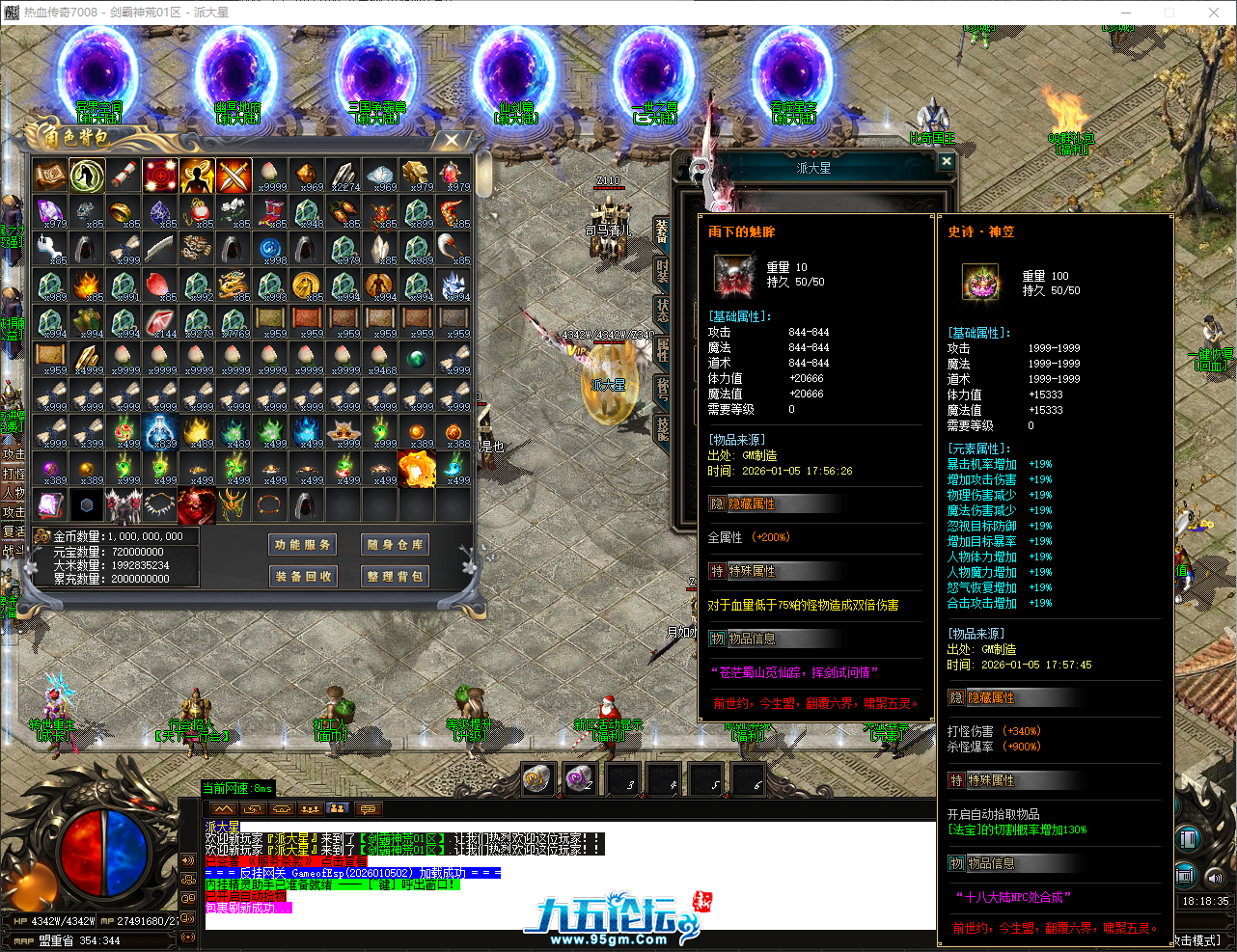The image size is (1237, 952).
Task: Click the gold coin icon beside 金币数量
Action: (44, 535)
